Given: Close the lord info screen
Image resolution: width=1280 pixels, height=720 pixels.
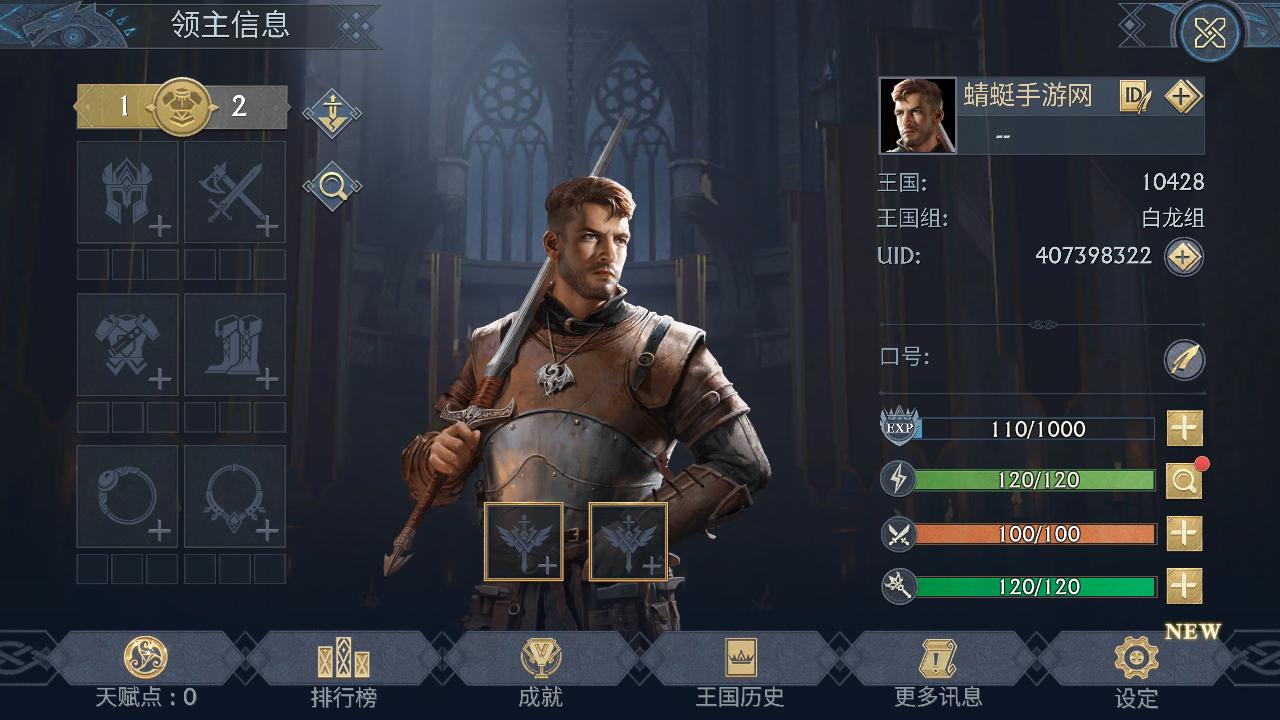Looking at the screenshot, I should [x=1209, y=34].
